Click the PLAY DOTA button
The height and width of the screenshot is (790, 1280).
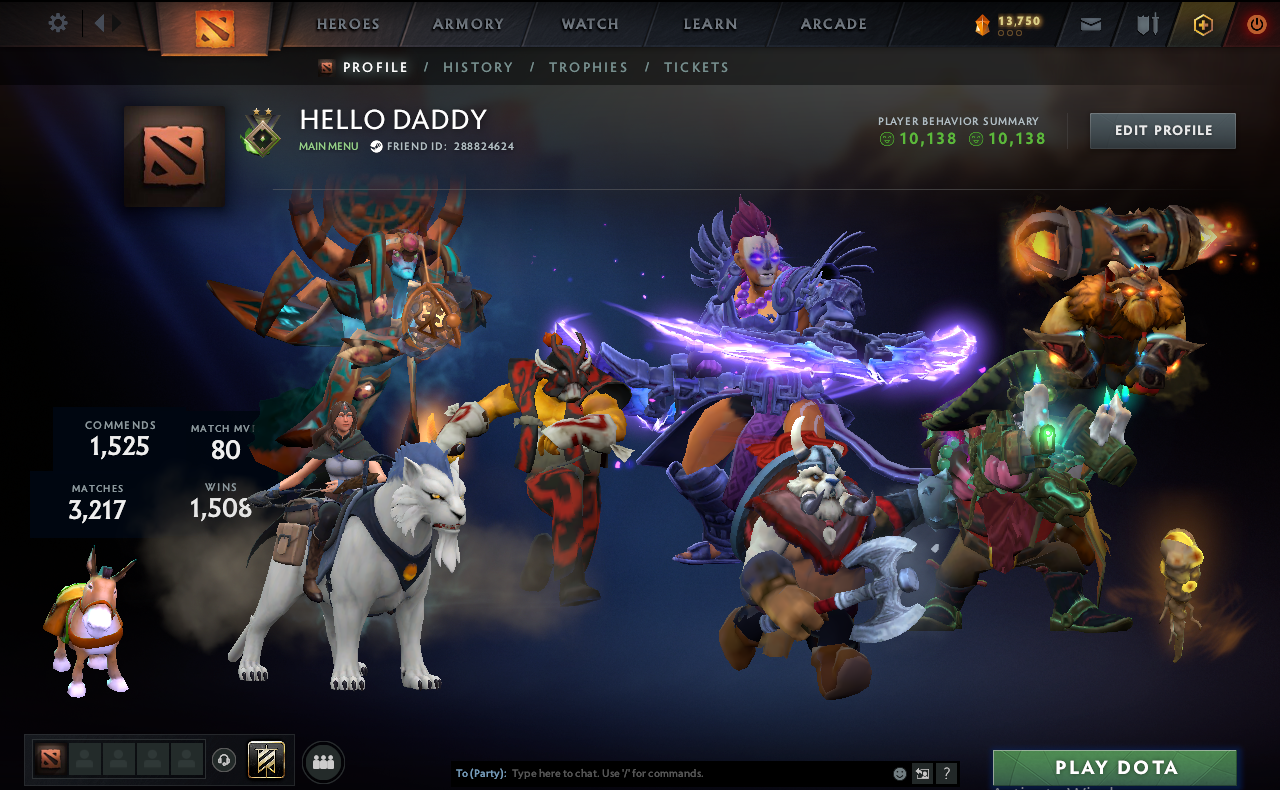tap(1114, 768)
